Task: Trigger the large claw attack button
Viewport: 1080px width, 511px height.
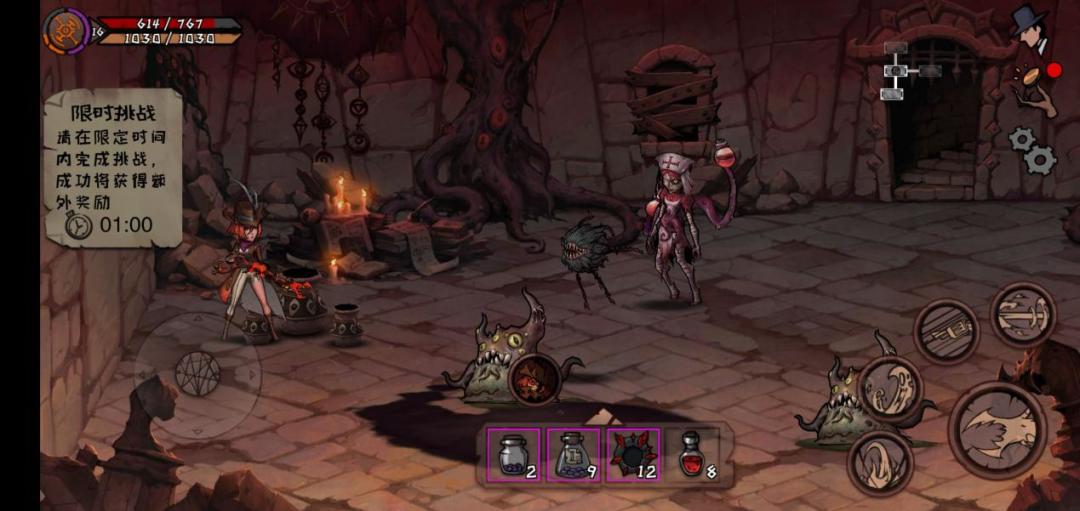Action: 997,430
